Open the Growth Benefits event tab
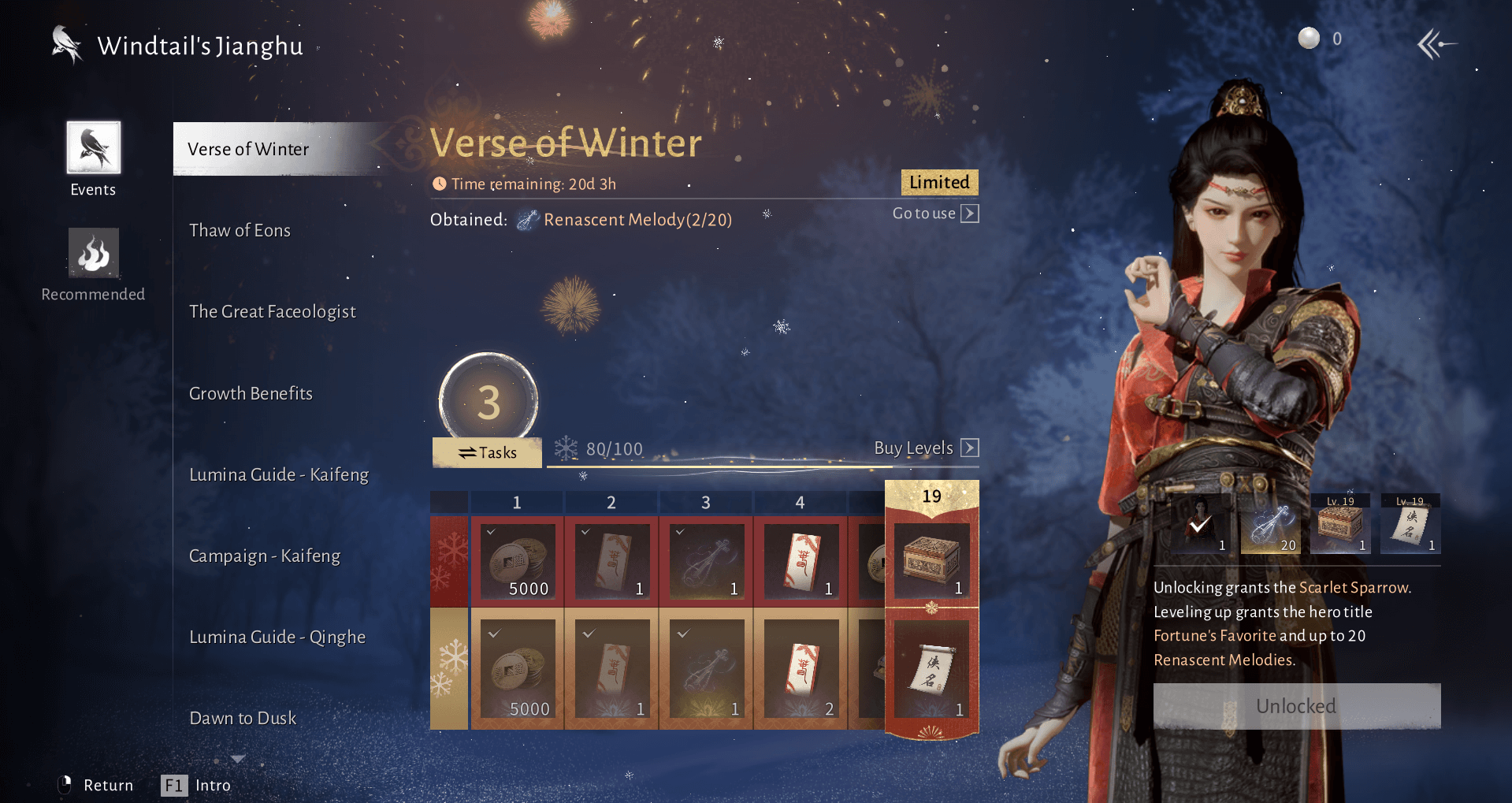Image resolution: width=1512 pixels, height=803 pixels. click(x=251, y=392)
